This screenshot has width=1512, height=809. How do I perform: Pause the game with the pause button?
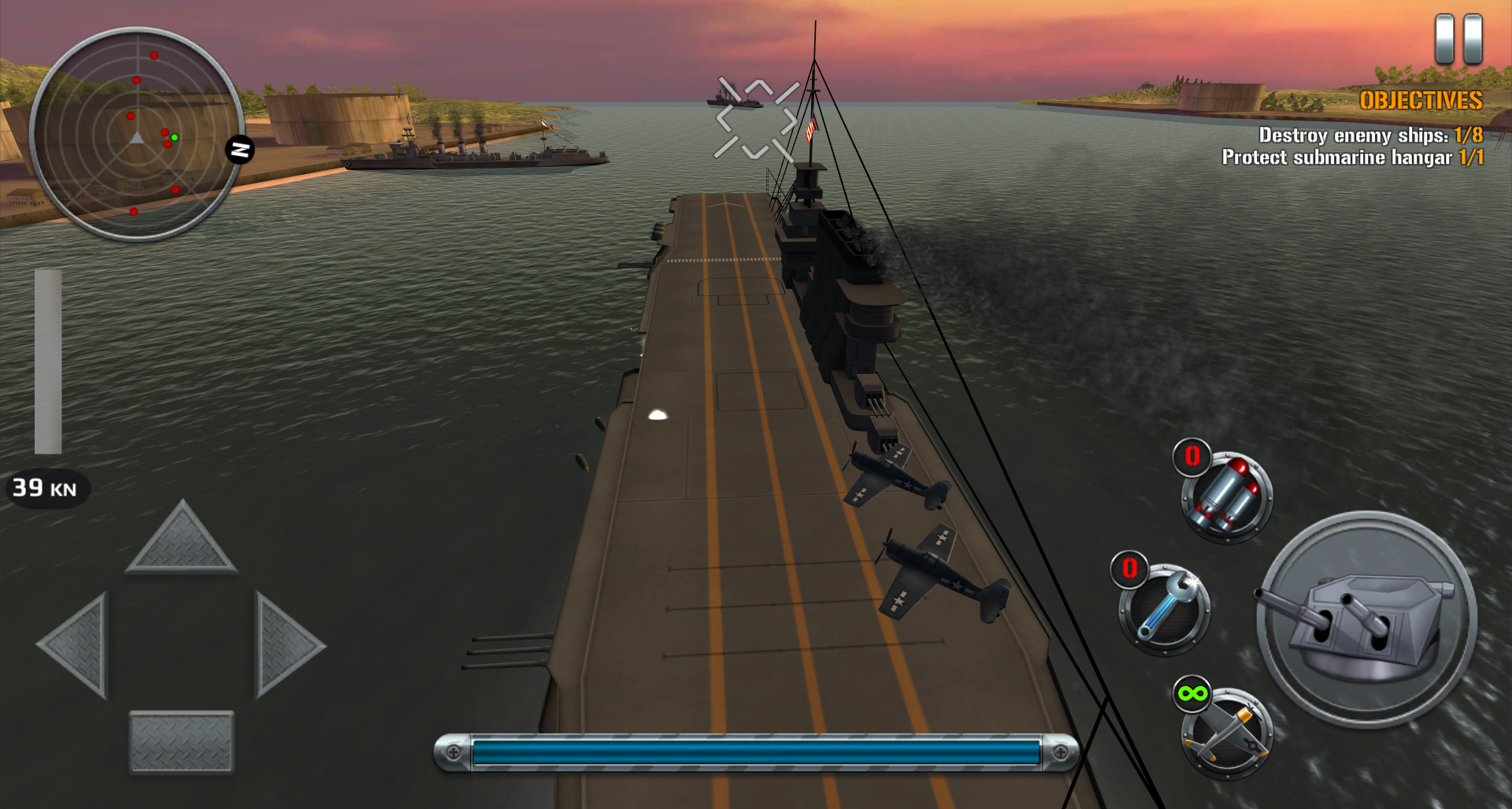click(1458, 39)
